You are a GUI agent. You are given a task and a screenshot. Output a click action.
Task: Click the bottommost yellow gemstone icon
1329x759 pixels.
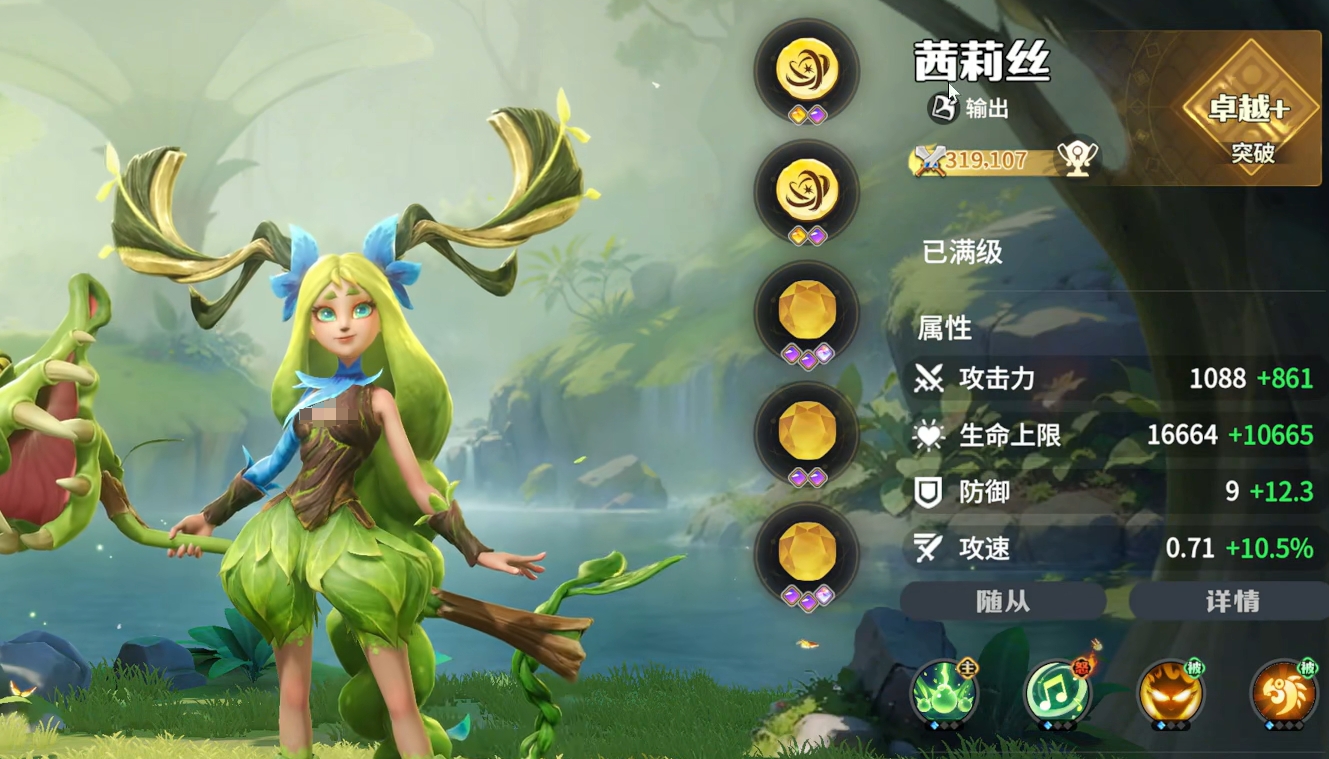(807, 548)
